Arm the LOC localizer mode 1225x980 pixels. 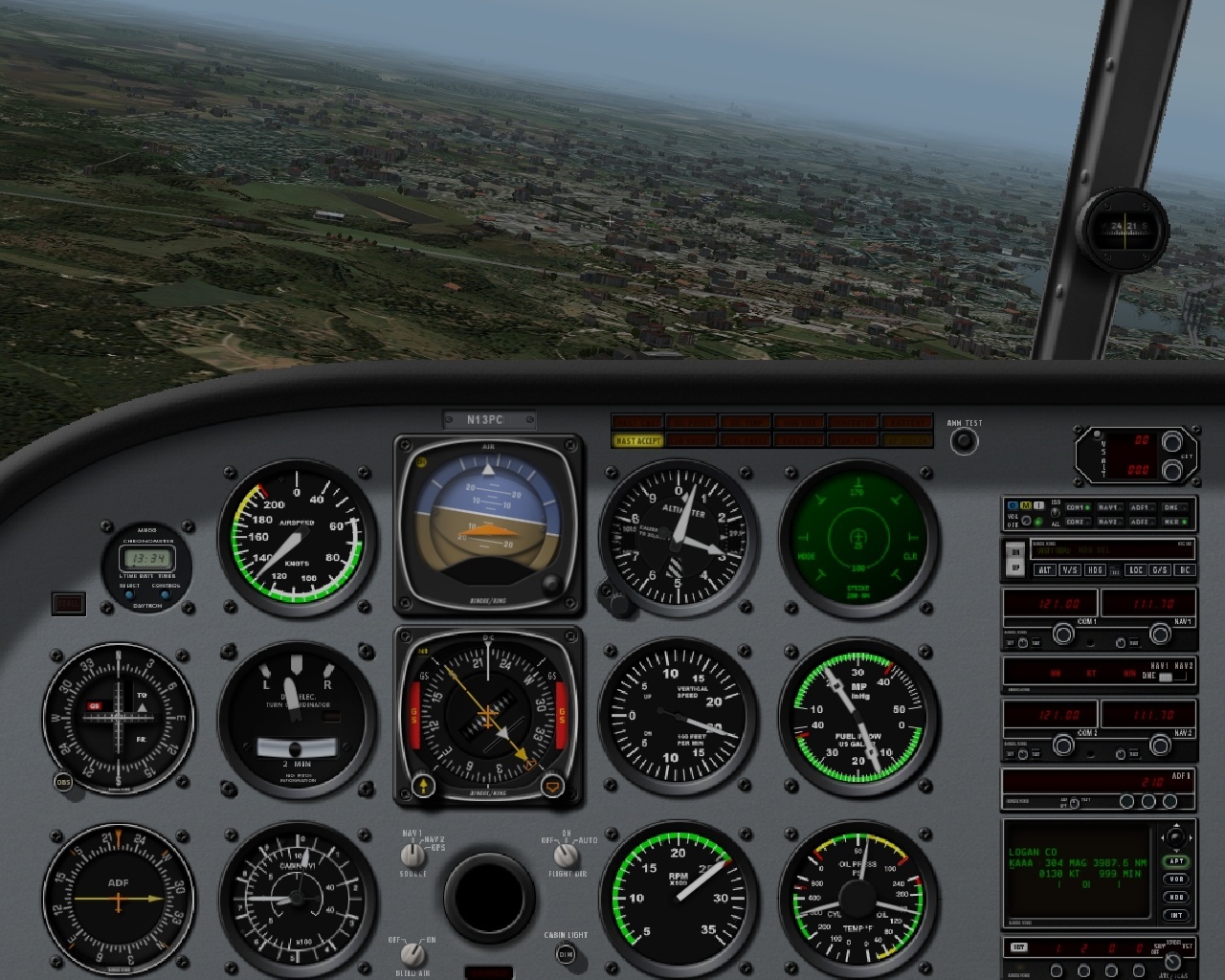tap(1137, 569)
